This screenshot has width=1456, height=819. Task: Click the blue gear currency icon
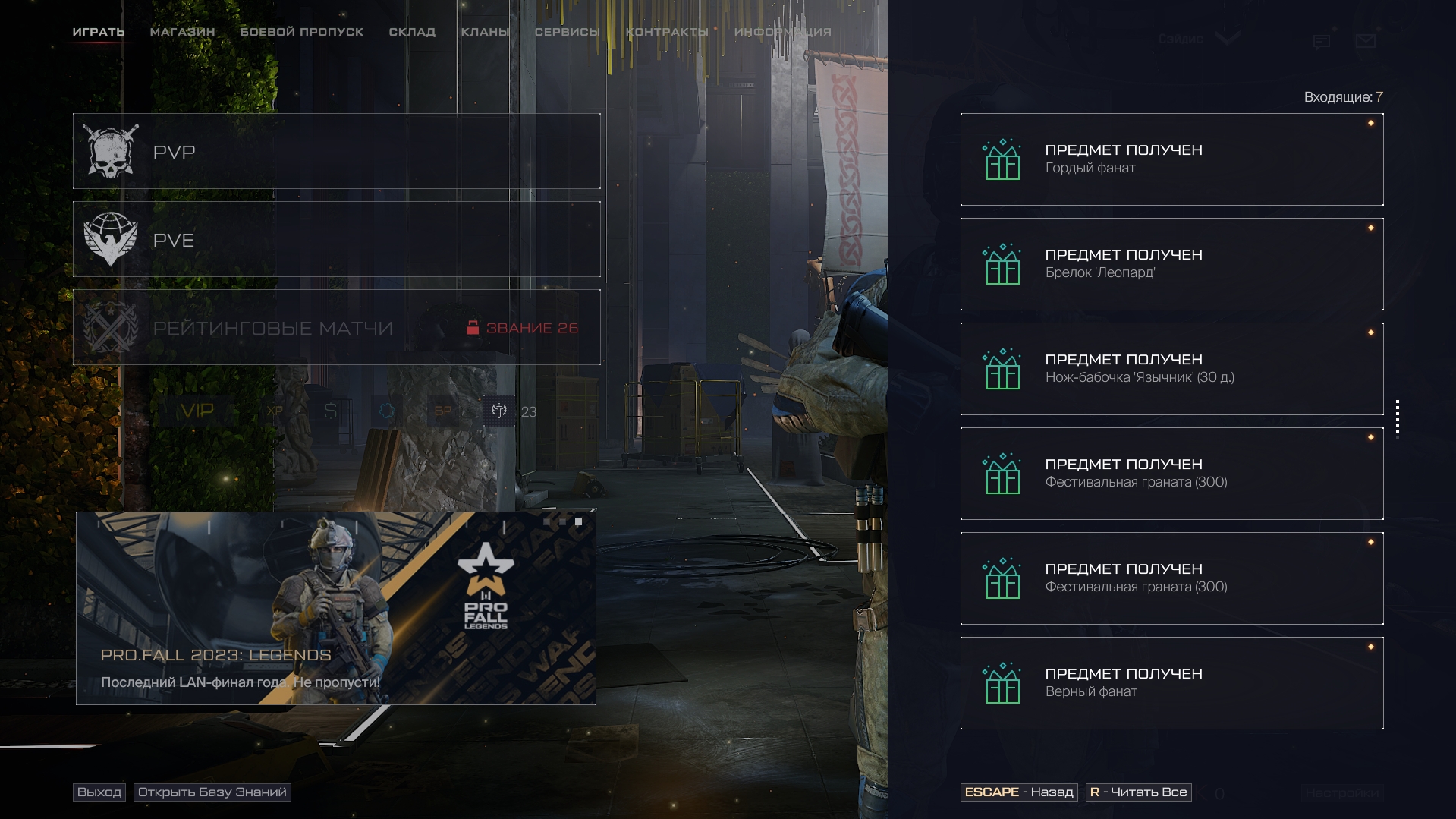(388, 411)
